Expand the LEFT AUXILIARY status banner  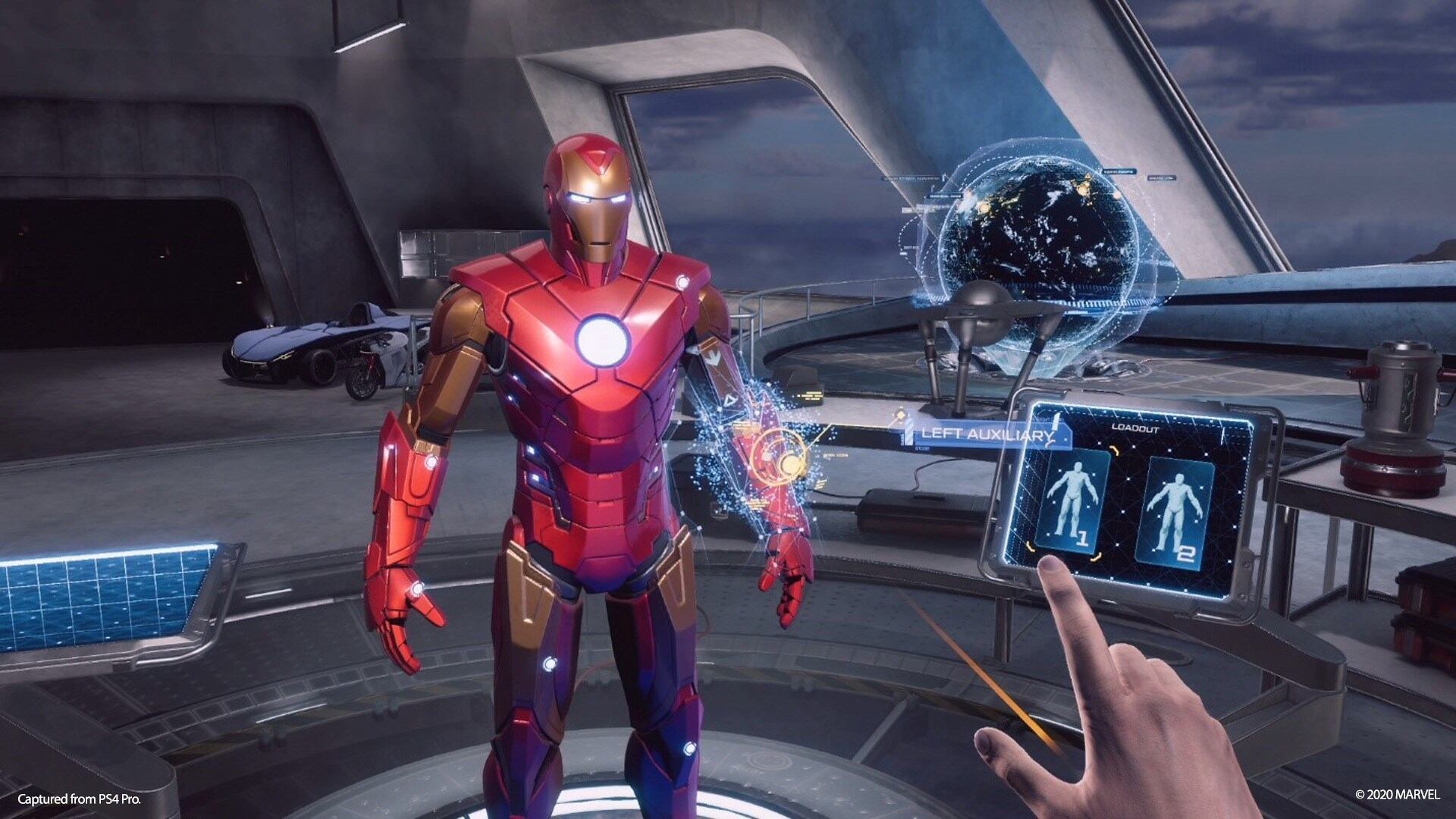tap(986, 435)
